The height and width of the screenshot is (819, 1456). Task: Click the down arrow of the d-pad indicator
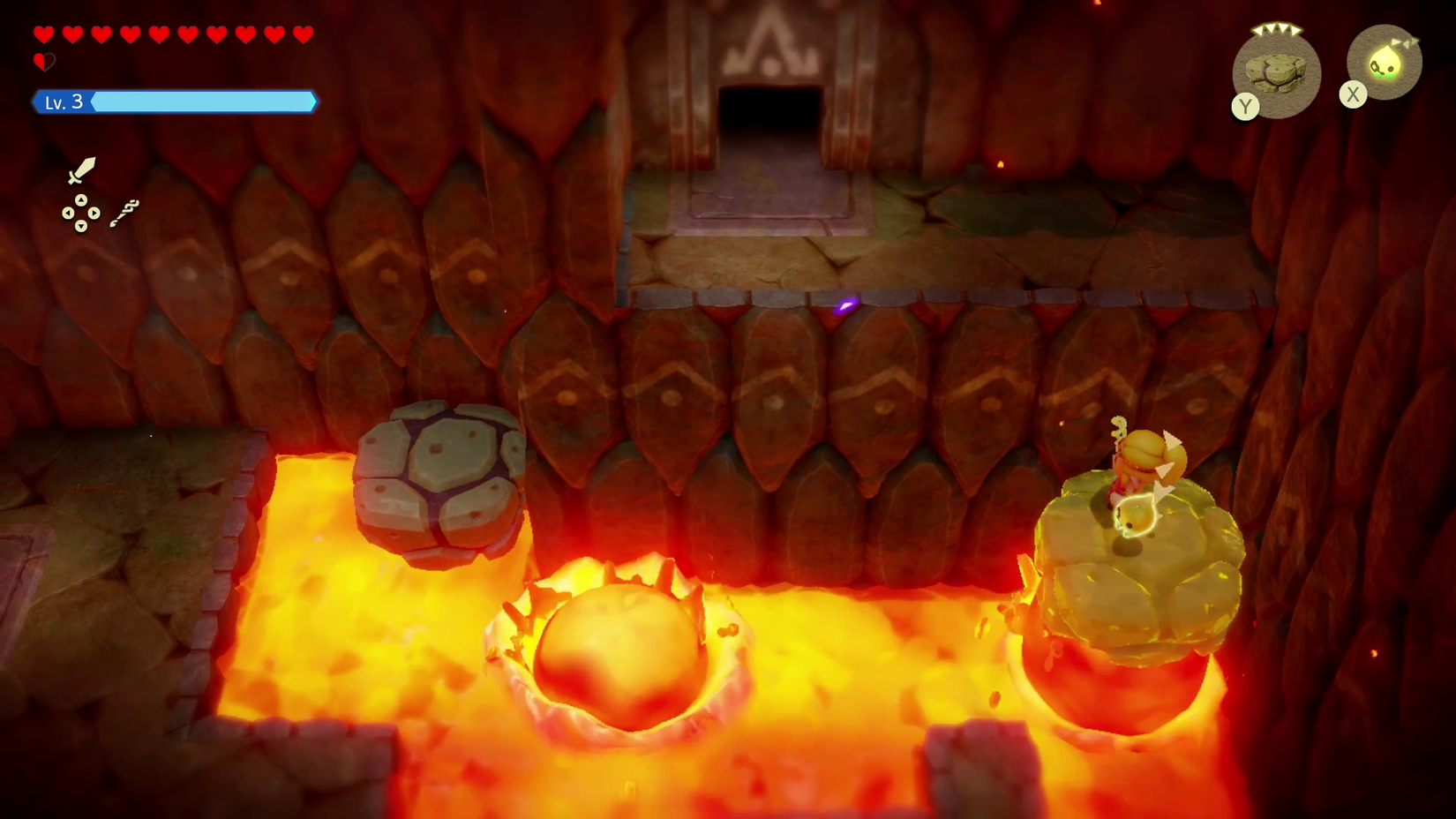[81, 225]
